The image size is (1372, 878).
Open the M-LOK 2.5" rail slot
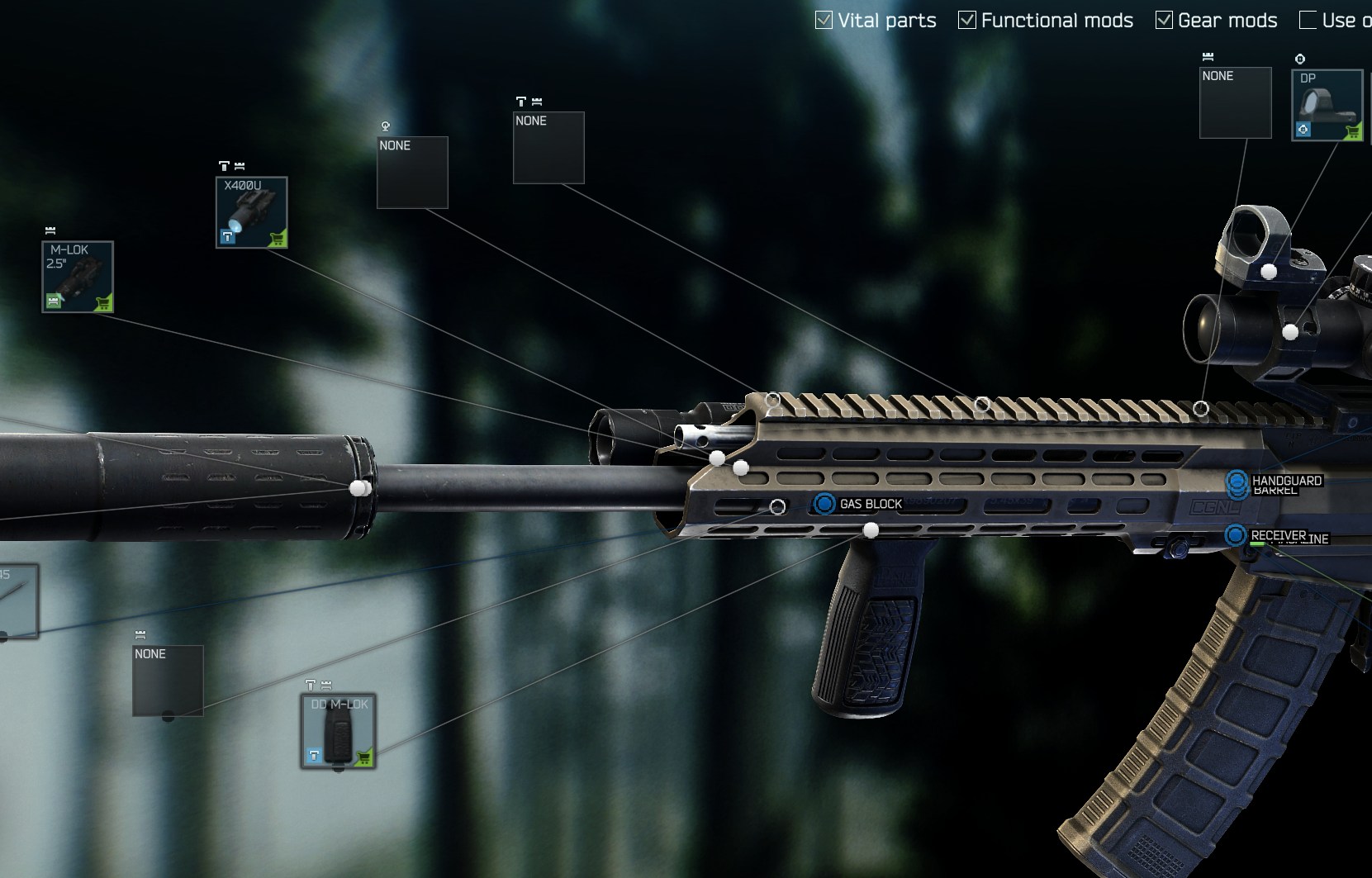(x=78, y=277)
